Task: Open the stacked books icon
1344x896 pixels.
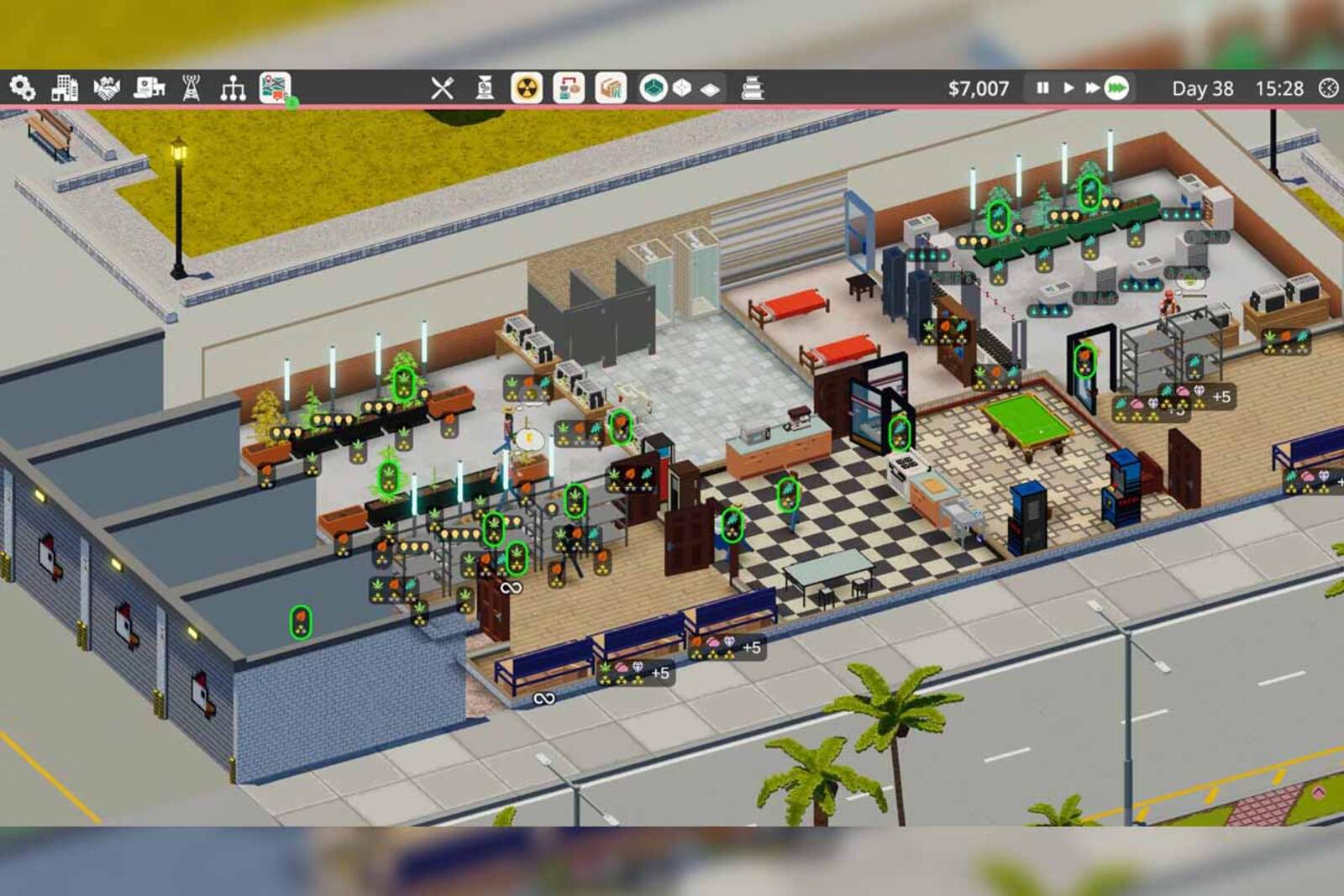Action: pos(753,88)
